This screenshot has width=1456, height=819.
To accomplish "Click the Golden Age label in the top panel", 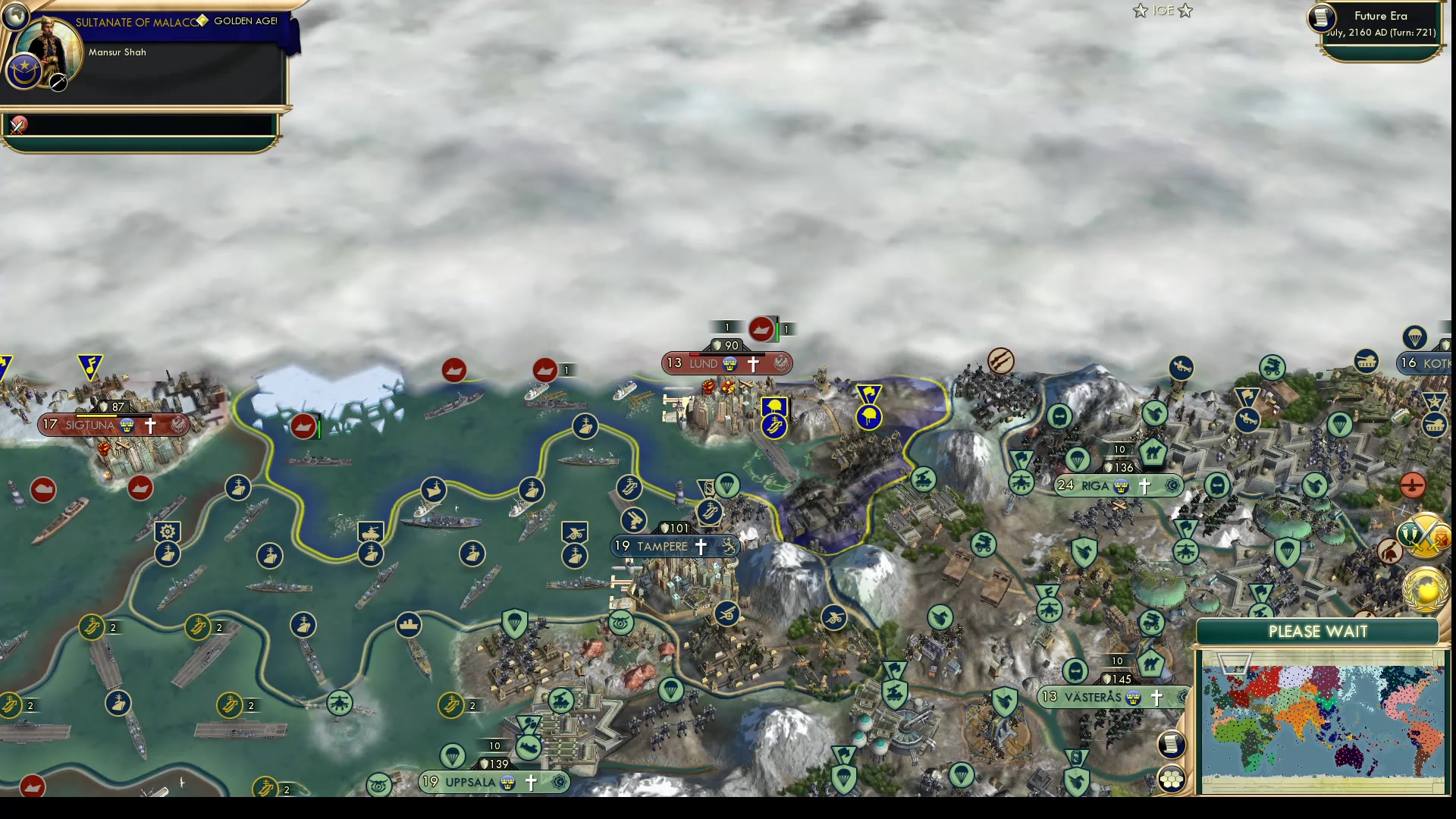I will click(243, 21).
